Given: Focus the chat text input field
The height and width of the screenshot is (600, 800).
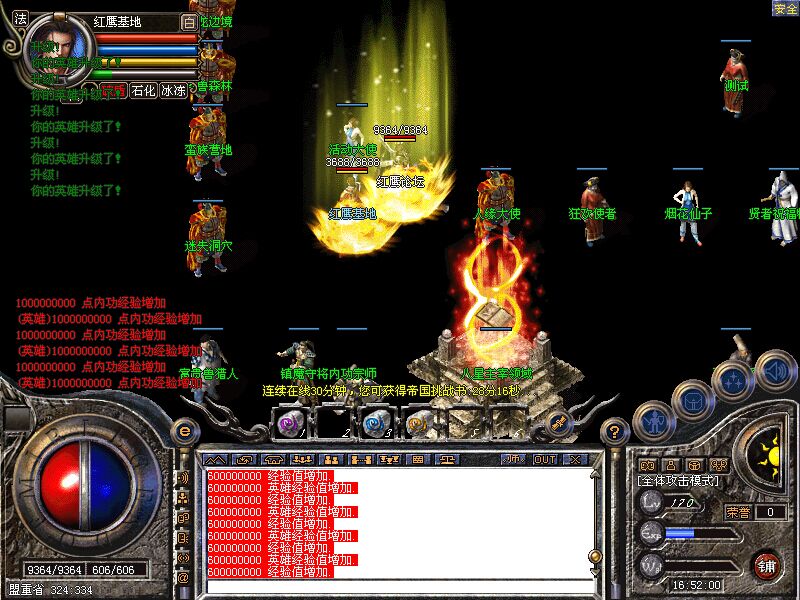Looking at the screenshot, I should [x=400, y=584].
